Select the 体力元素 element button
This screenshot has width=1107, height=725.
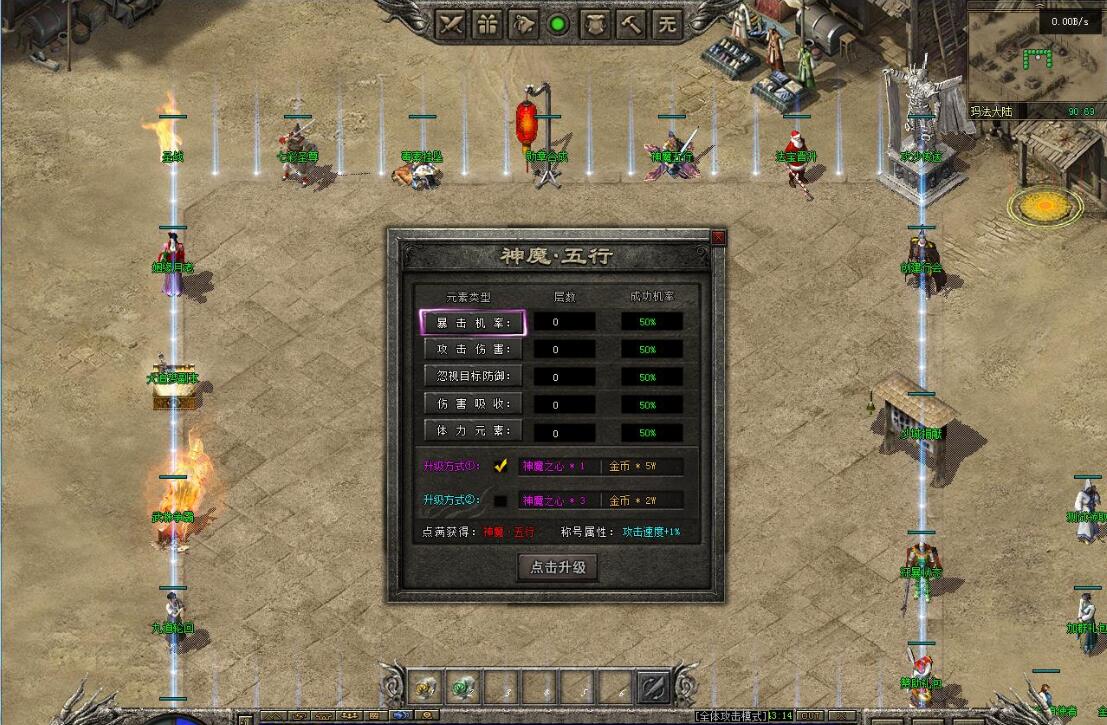click(x=472, y=431)
